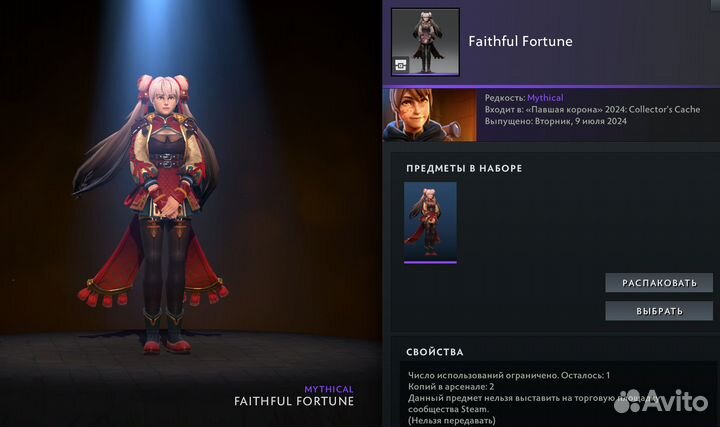This screenshot has width=720, height=427.
Task: Choose the item with the Выбрать button
Action: (659, 311)
